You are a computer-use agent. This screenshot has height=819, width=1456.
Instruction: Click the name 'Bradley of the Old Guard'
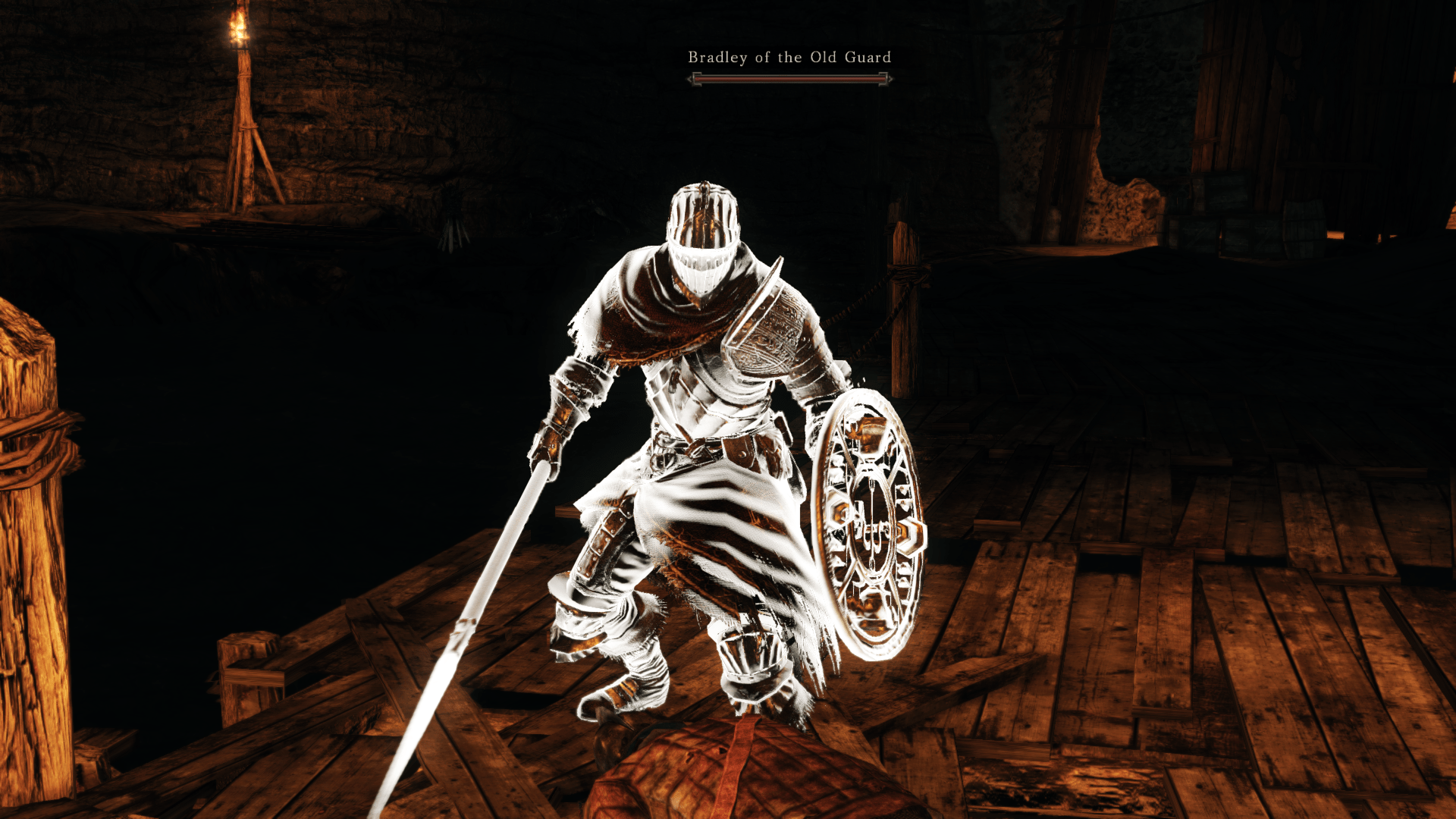[x=789, y=57]
